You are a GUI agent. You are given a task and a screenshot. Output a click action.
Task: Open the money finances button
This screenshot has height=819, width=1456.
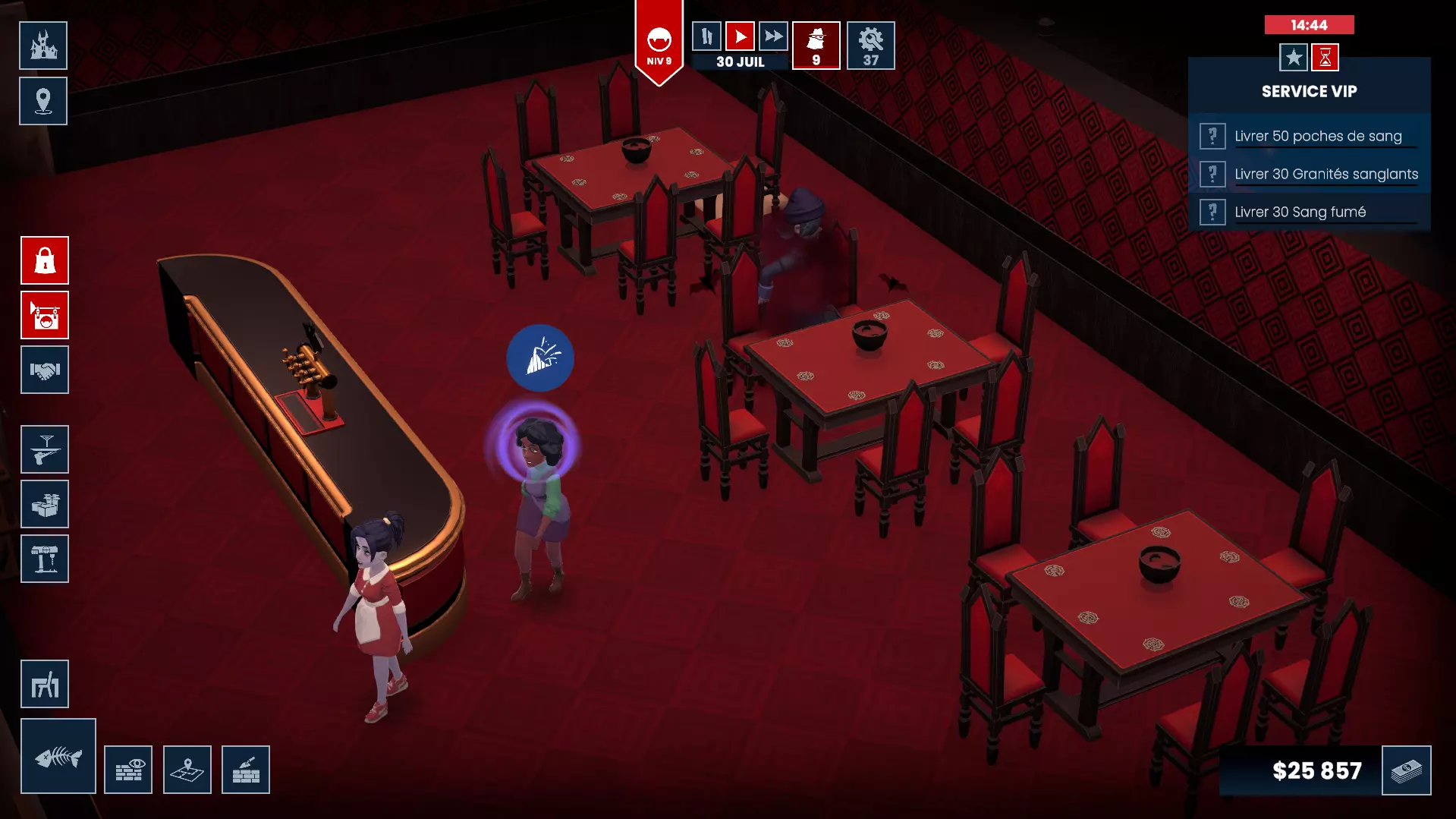1406,770
